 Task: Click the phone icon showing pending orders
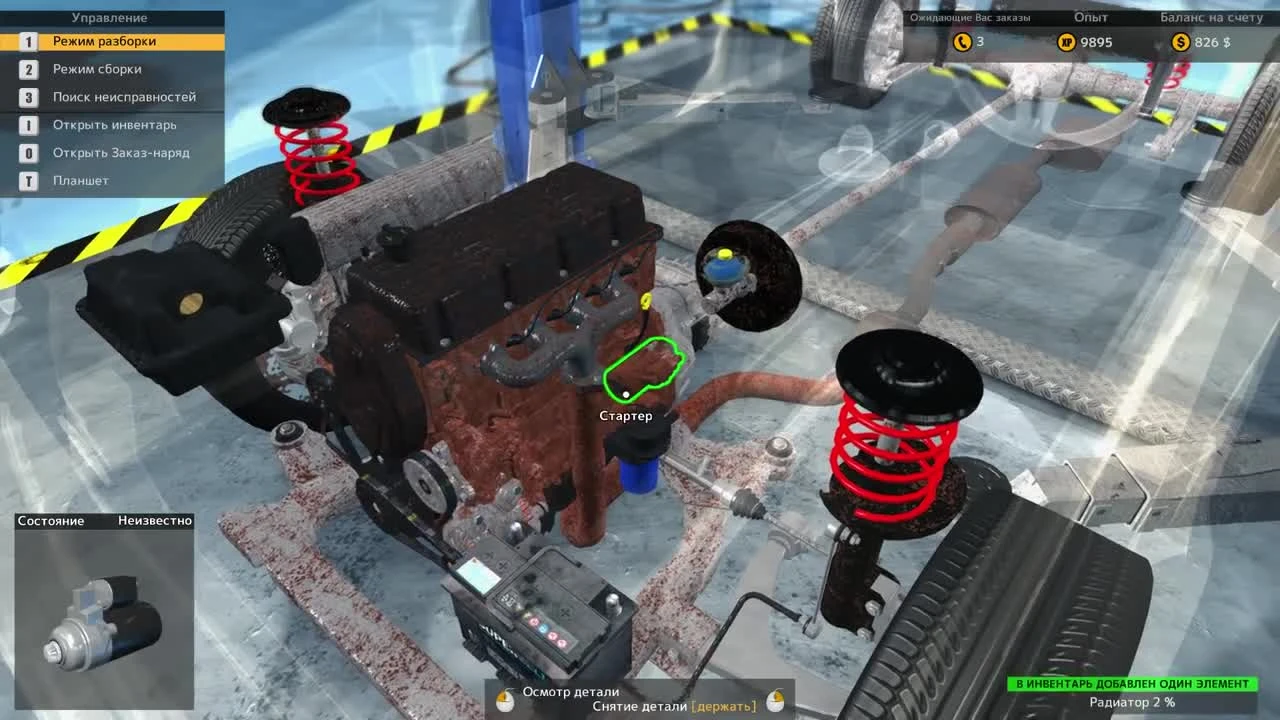(961, 42)
